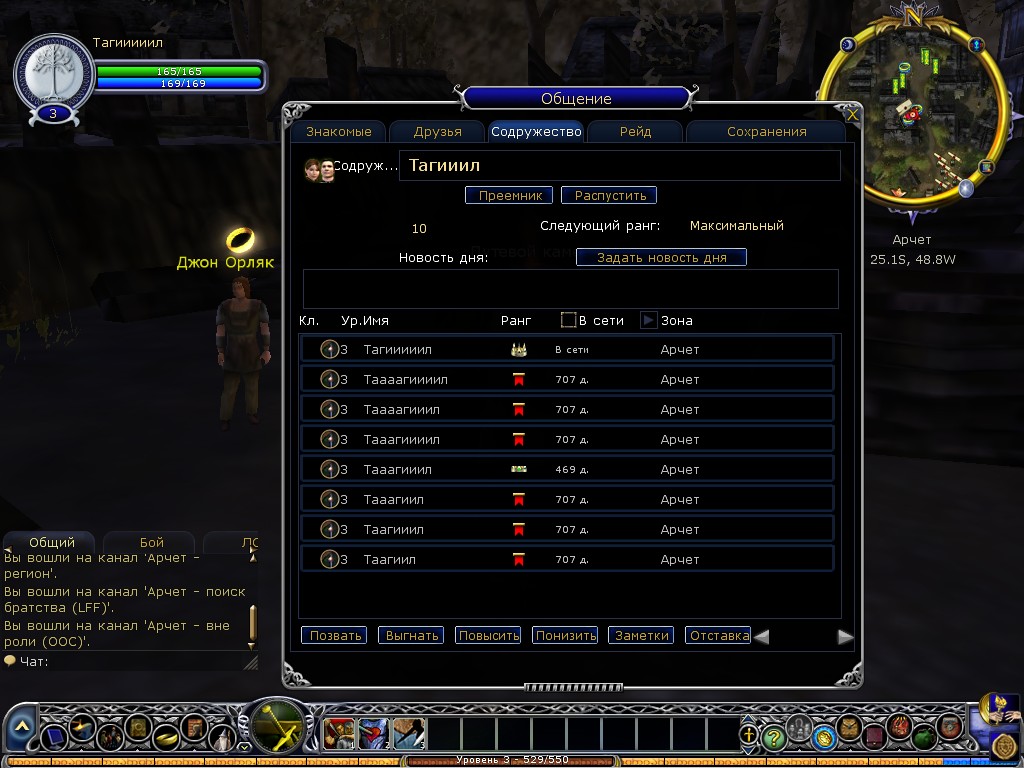Click the Преемник button
Image resolution: width=1024 pixels, height=768 pixels.
[510, 196]
